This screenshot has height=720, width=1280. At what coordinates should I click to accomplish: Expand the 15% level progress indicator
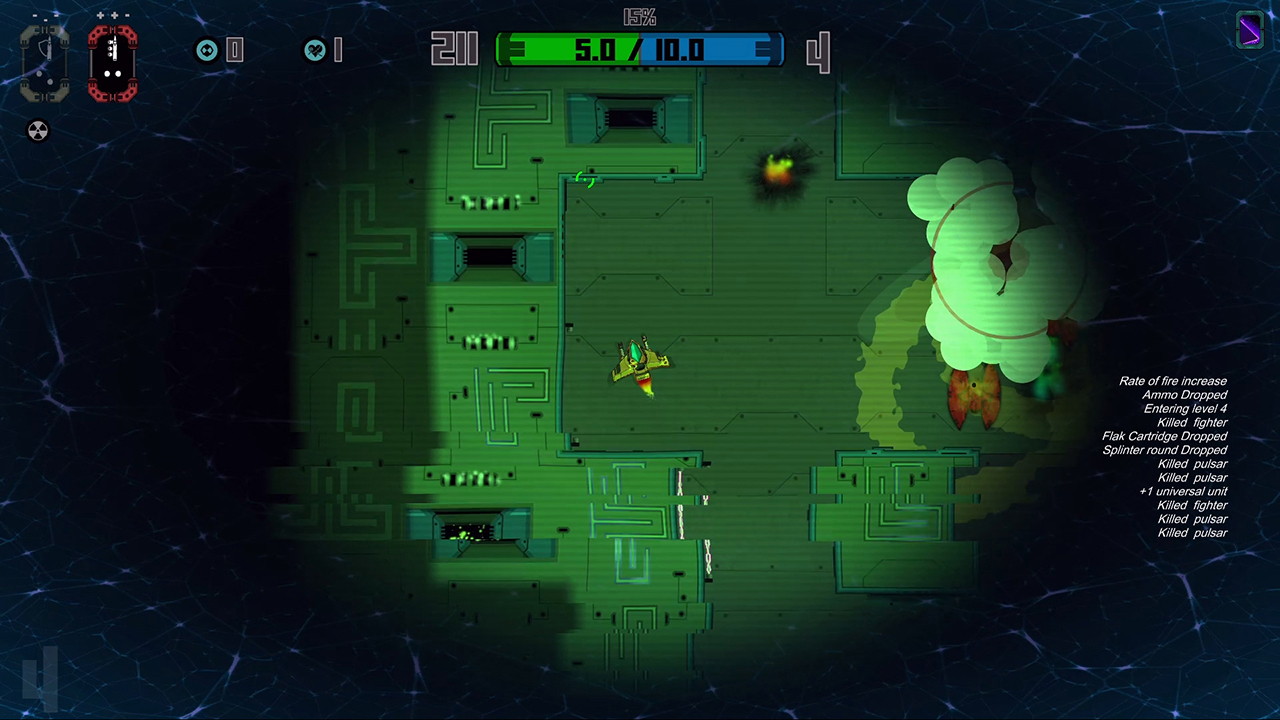pyautogui.click(x=640, y=17)
